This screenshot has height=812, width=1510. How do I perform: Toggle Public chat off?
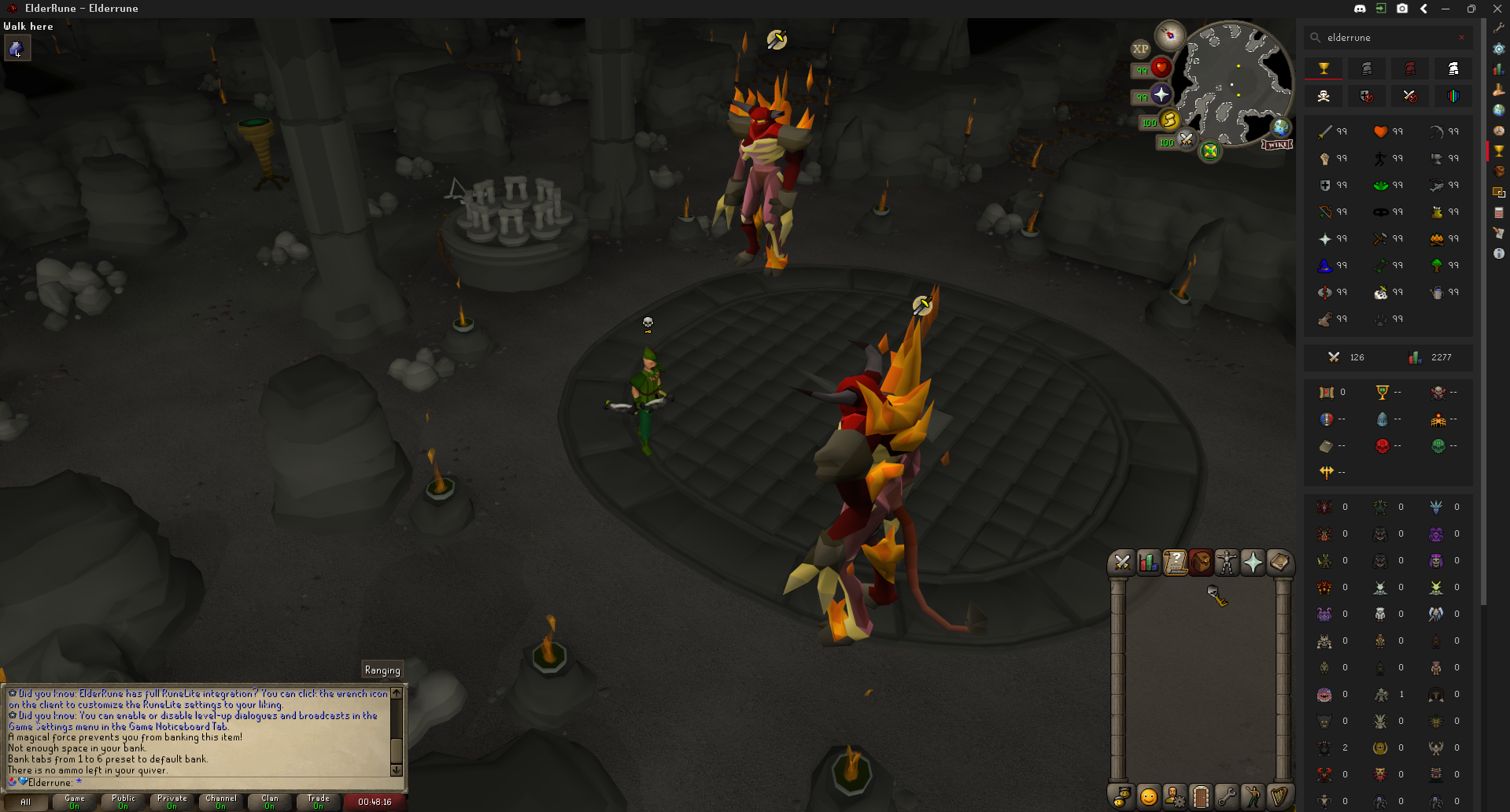123,801
